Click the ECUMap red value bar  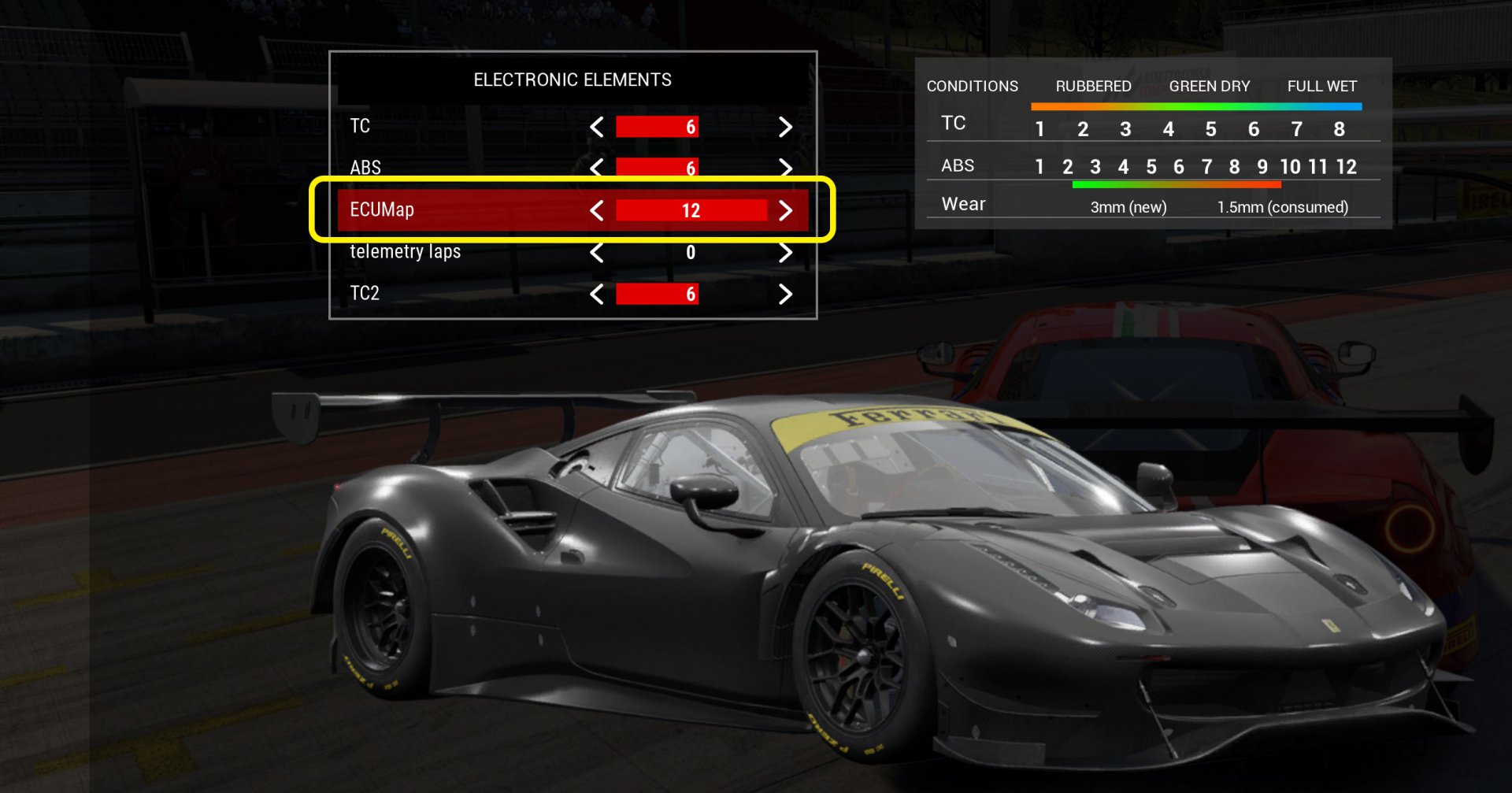pyautogui.click(x=691, y=210)
